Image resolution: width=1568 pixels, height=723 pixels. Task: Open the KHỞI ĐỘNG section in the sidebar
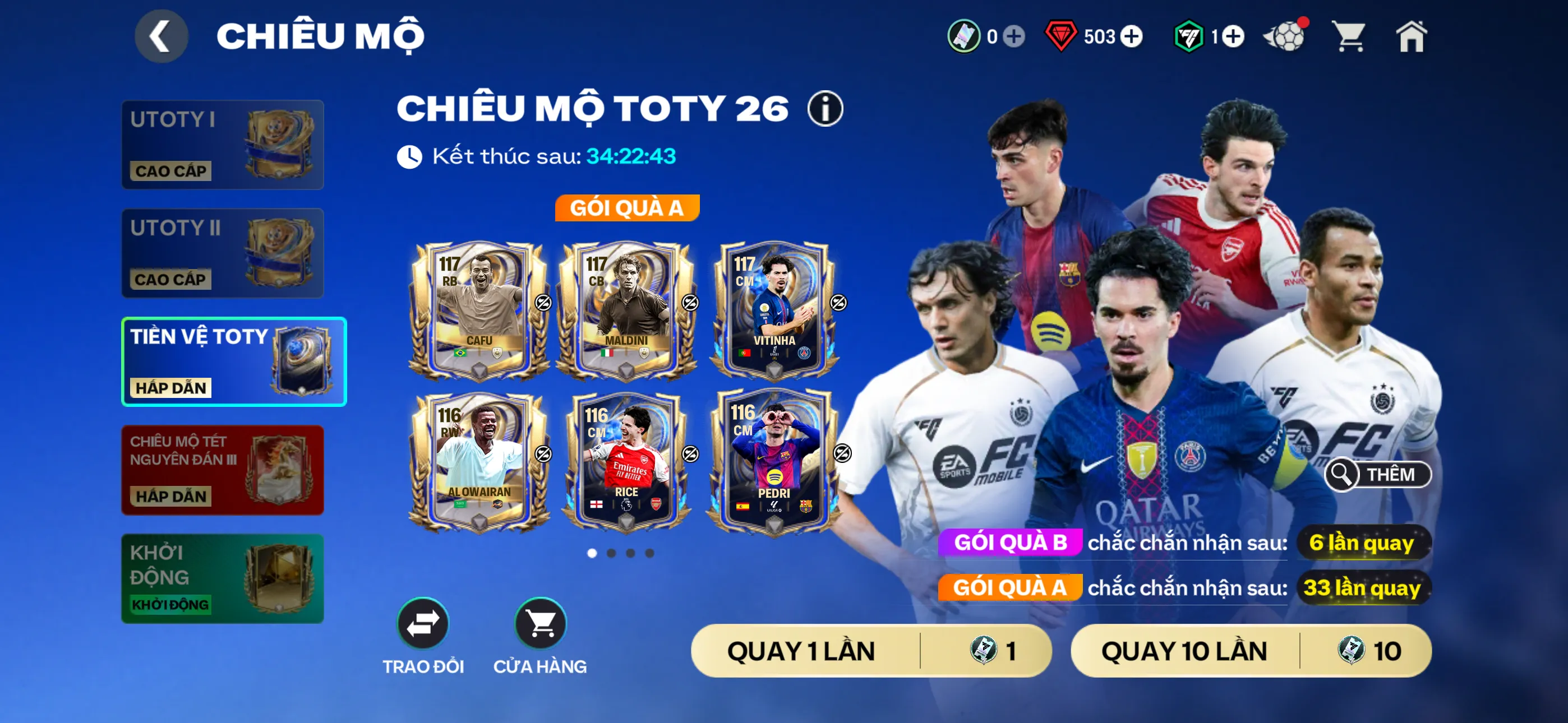(222, 578)
